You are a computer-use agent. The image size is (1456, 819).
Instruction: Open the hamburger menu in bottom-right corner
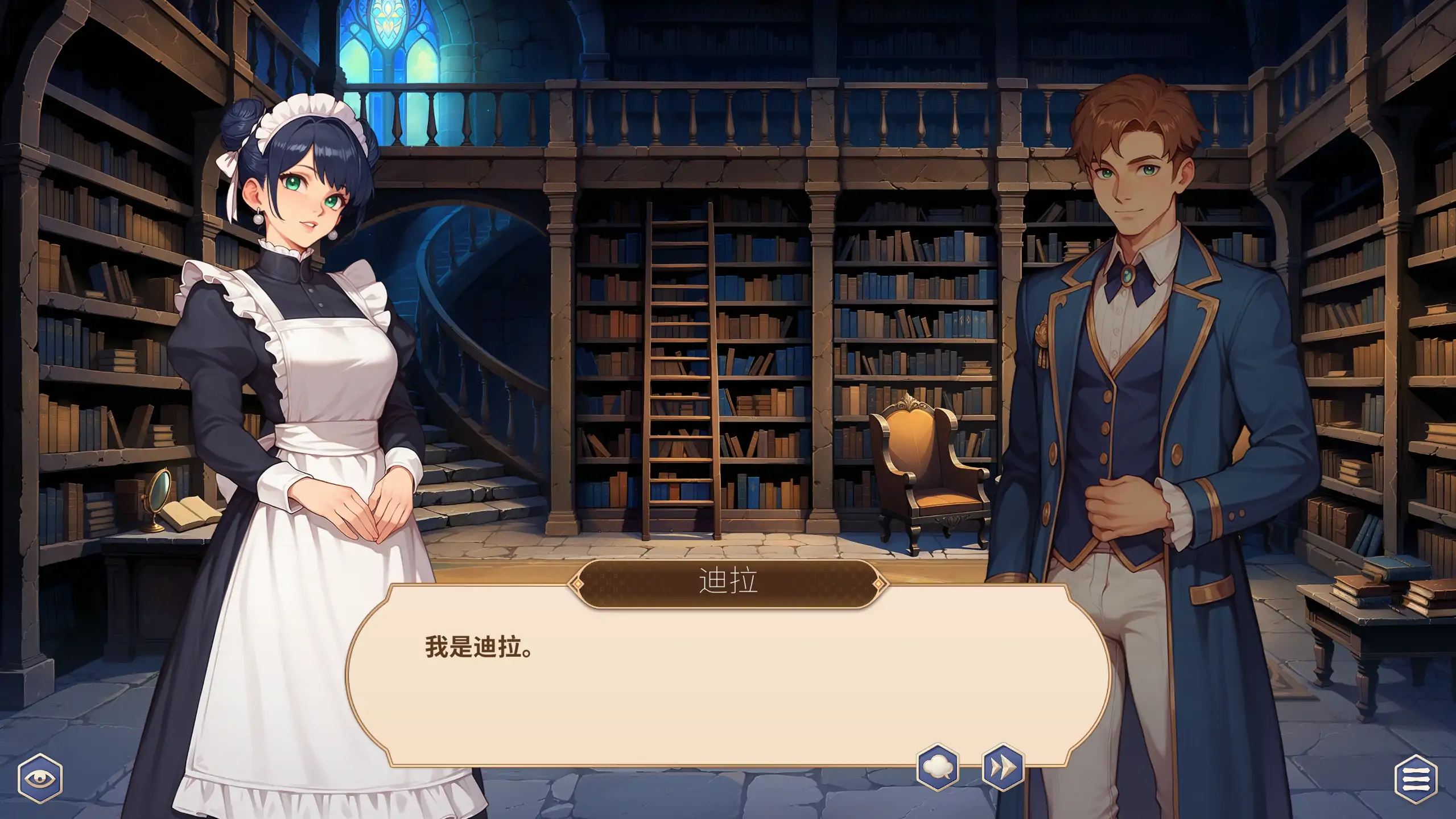click(1416, 779)
